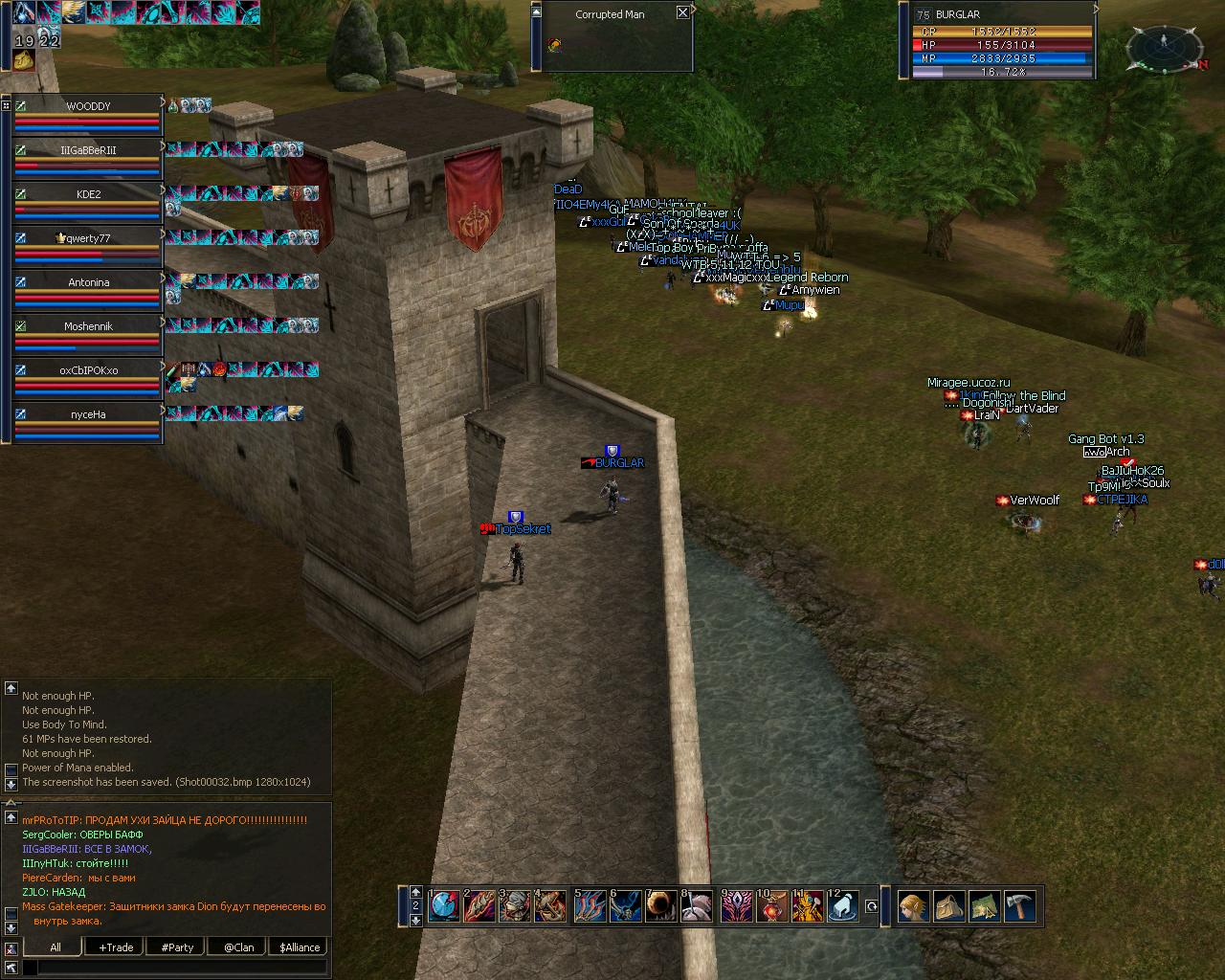Choose party member Moshennik in party list
Screen dimensions: 1225x980
(x=88, y=326)
